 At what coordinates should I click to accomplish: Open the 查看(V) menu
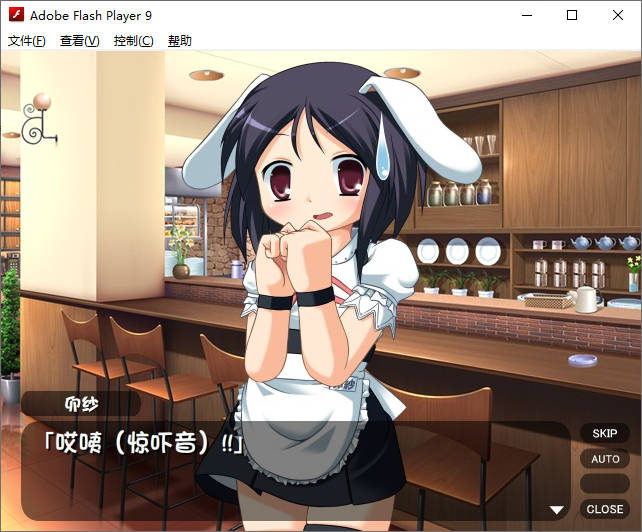click(80, 41)
